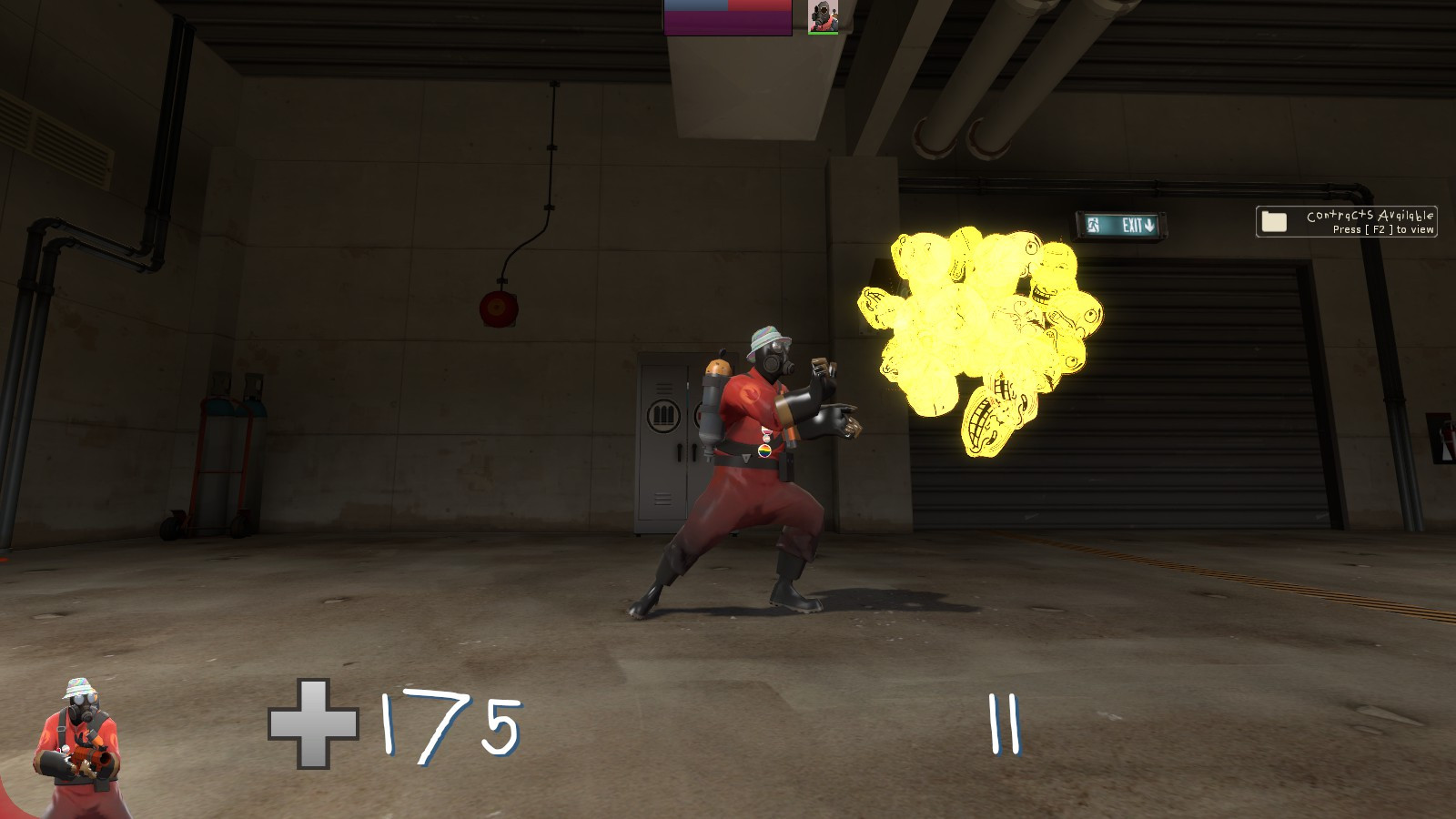Click the health cross icon
Viewport: 1456px width, 819px height.
tap(314, 723)
